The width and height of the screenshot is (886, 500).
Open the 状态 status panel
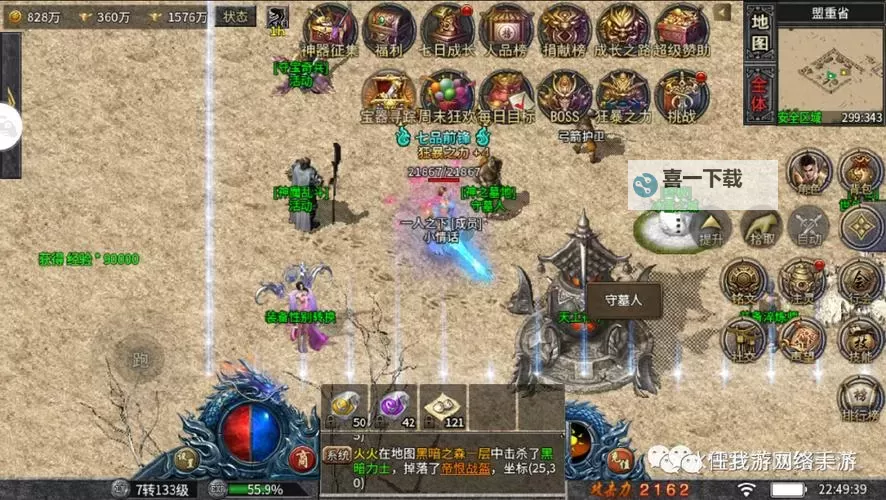pos(236,16)
